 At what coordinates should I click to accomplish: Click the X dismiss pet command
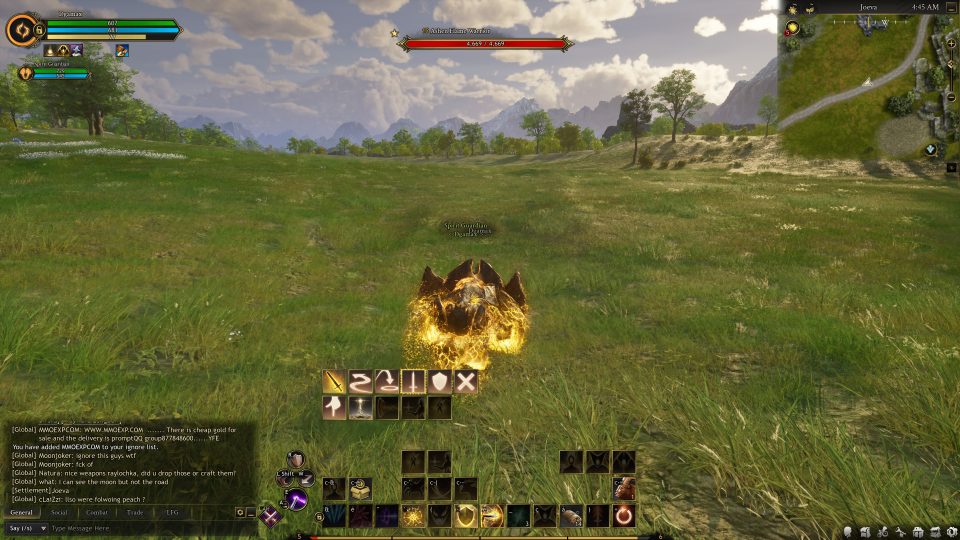pyautogui.click(x=466, y=381)
